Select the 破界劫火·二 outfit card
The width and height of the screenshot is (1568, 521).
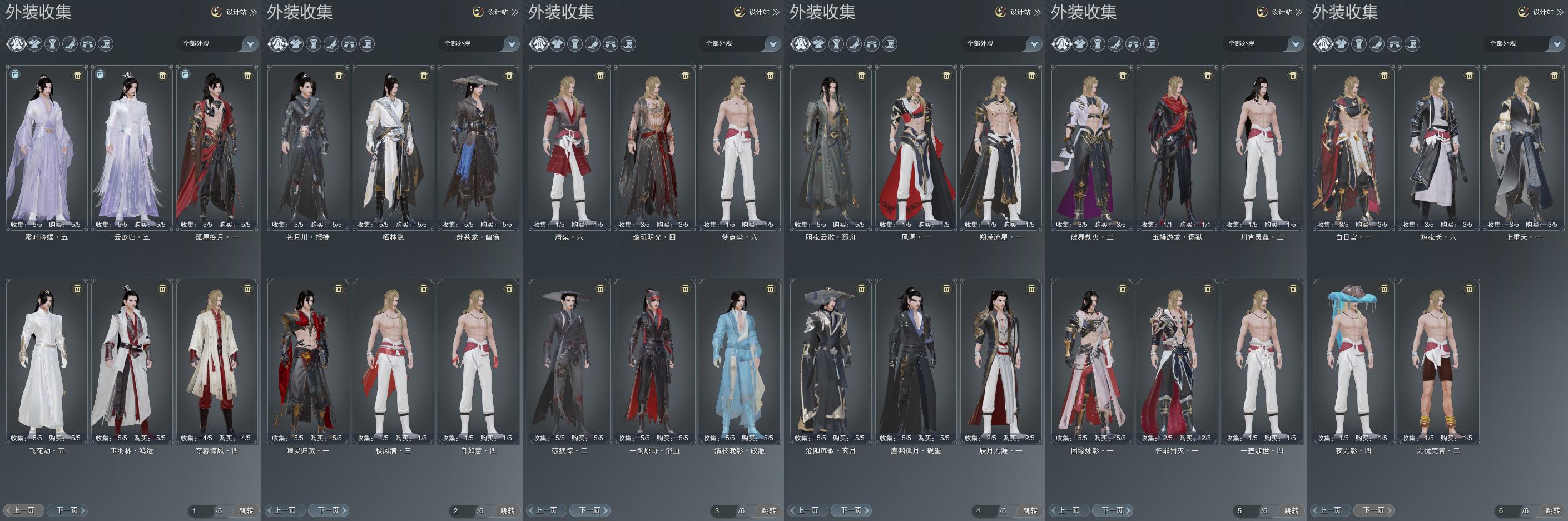pos(1091,146)
